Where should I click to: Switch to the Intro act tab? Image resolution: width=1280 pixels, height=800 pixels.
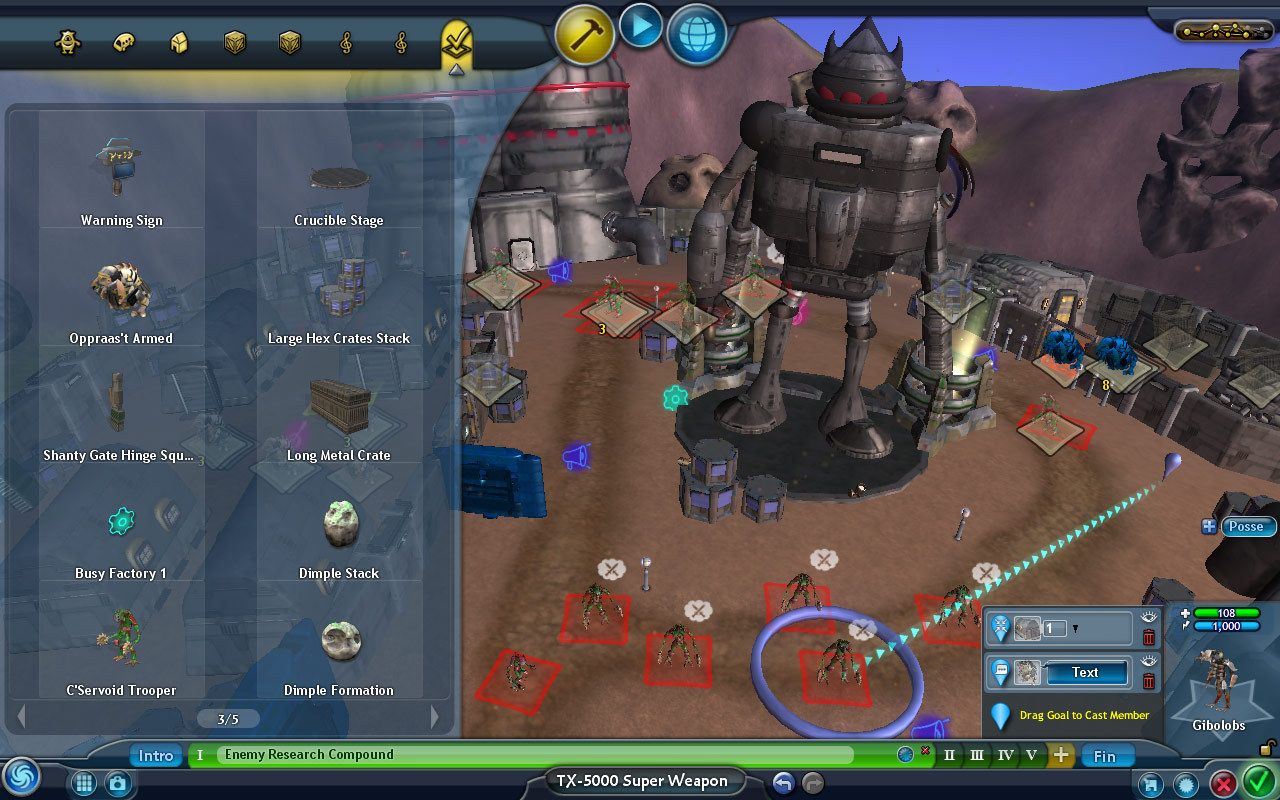[155, 756]
